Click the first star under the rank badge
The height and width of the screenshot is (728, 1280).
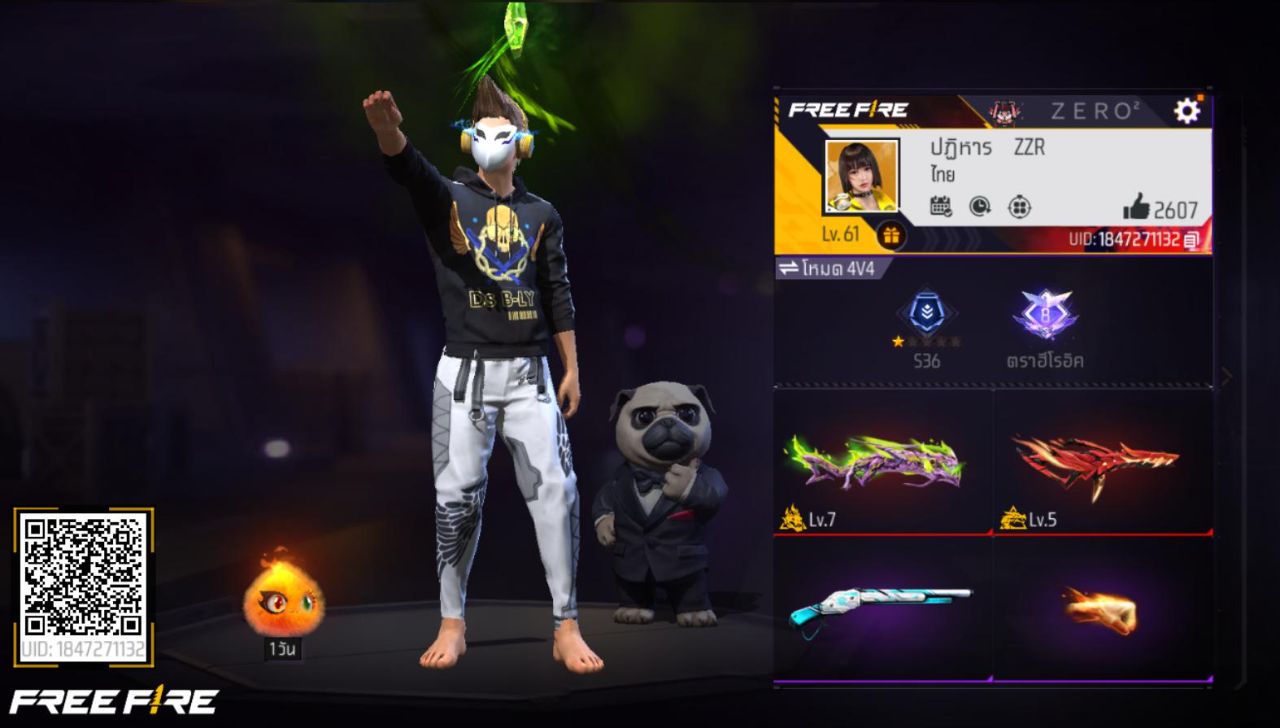click(x=897, y=341)
